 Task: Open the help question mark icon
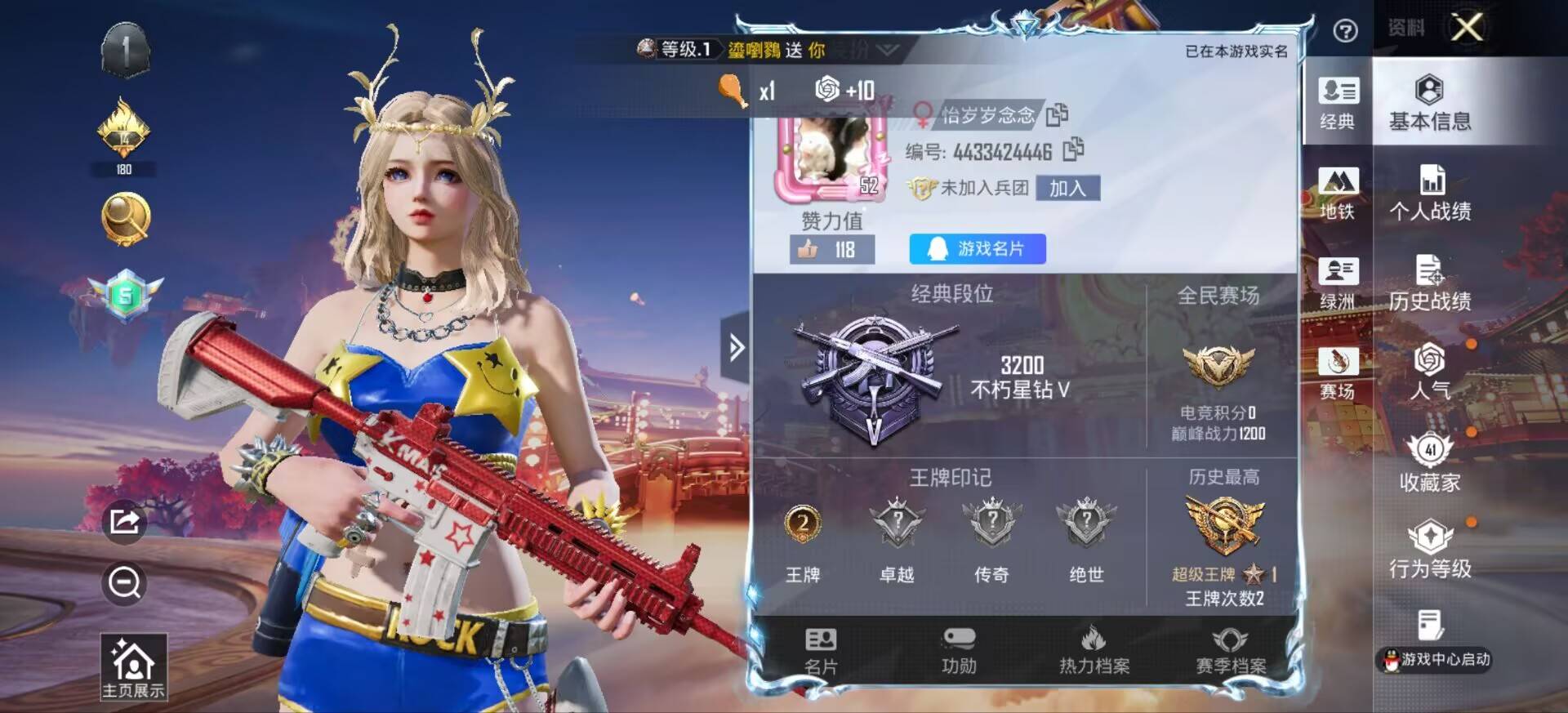1345,31
